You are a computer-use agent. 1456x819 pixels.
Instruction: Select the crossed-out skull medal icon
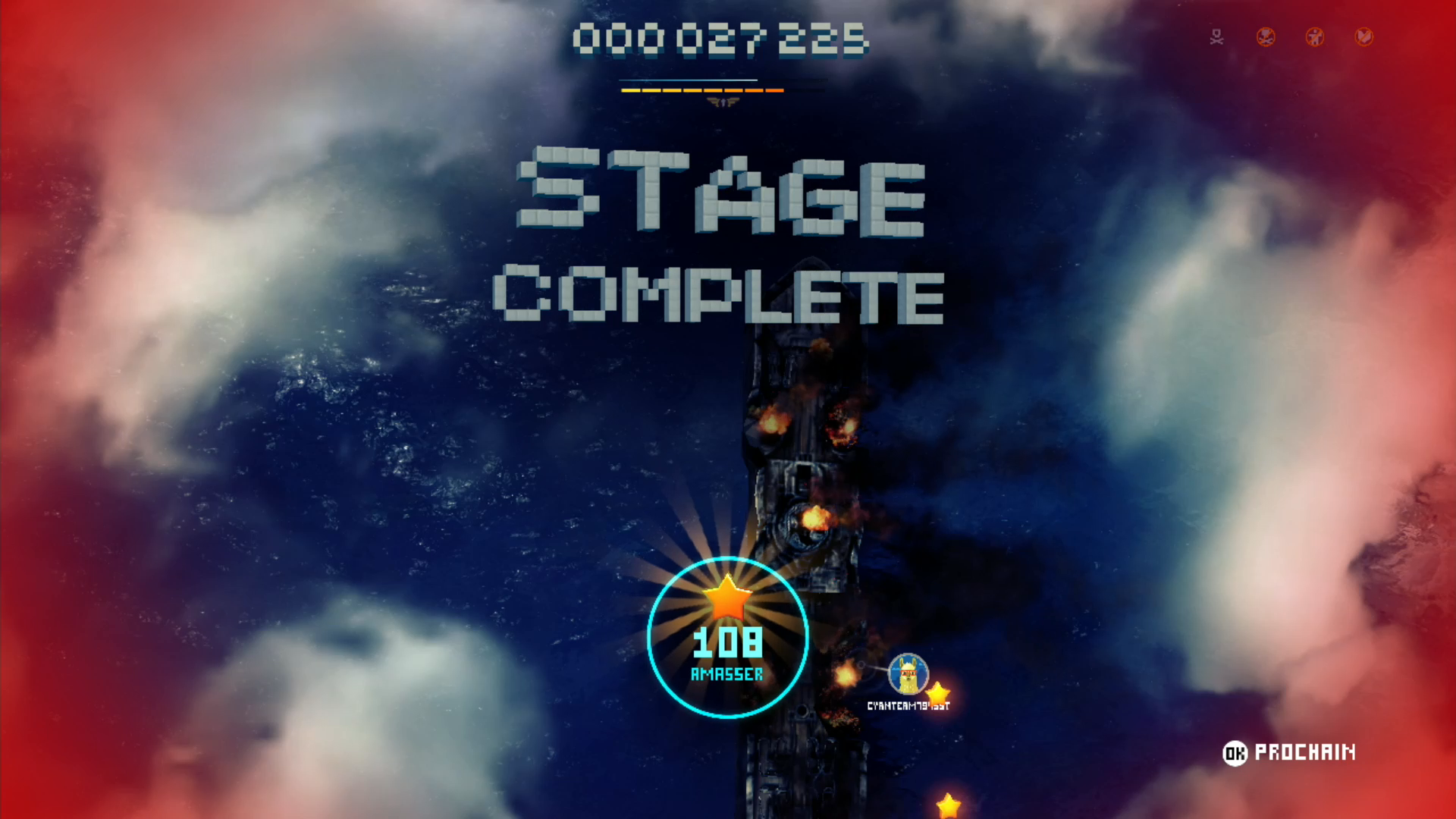click(x=1266, y=37)
